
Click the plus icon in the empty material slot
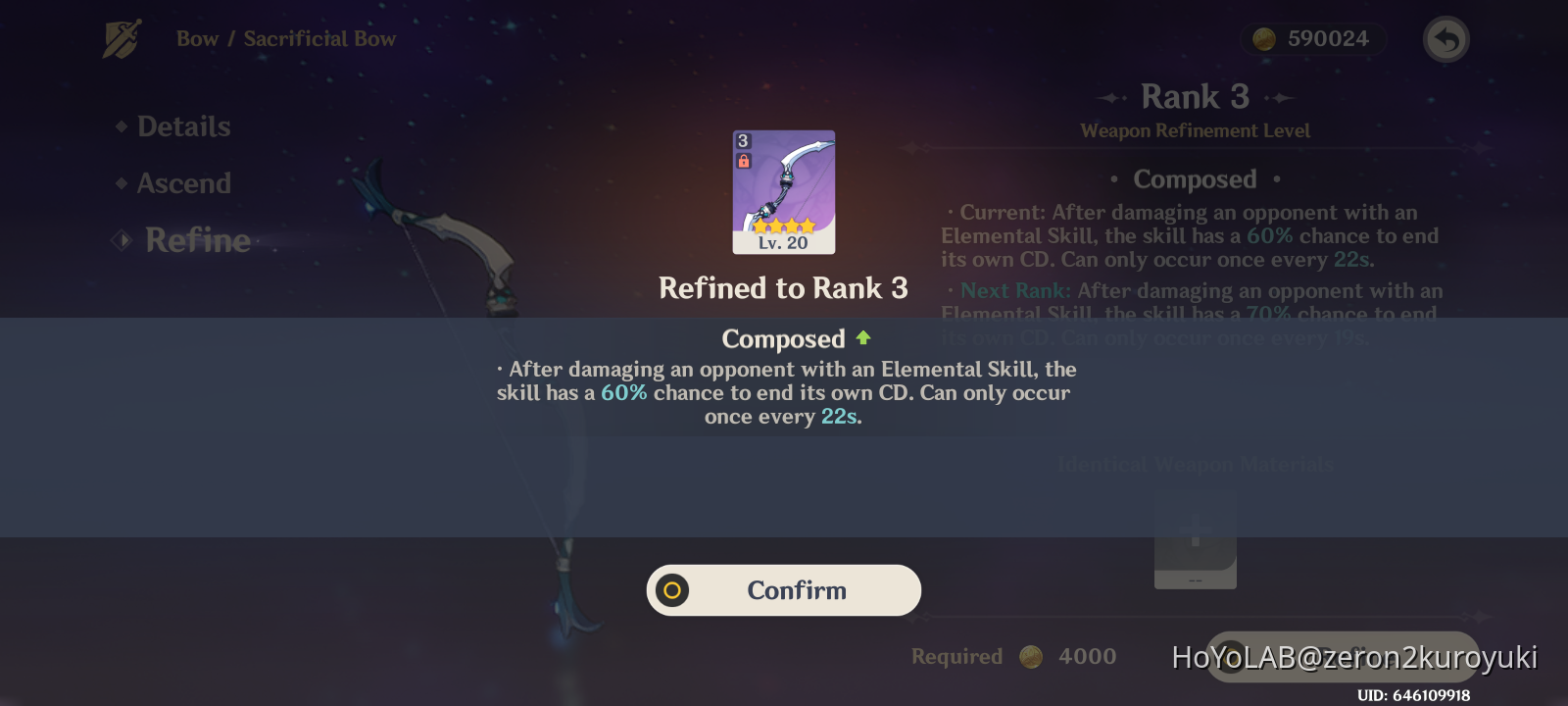click(1195, 530)
